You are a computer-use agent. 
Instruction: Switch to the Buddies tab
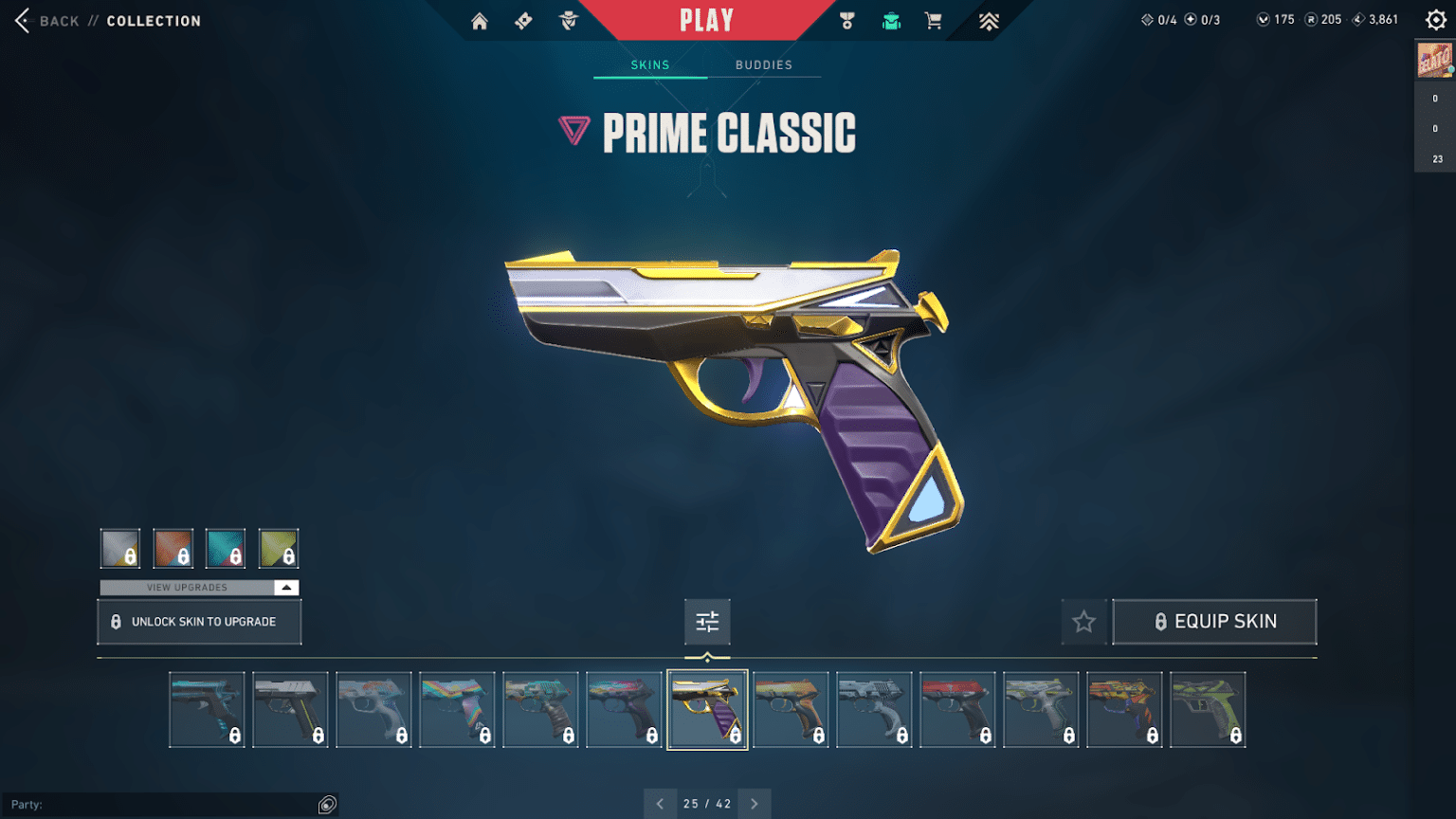tap(763, 64)
